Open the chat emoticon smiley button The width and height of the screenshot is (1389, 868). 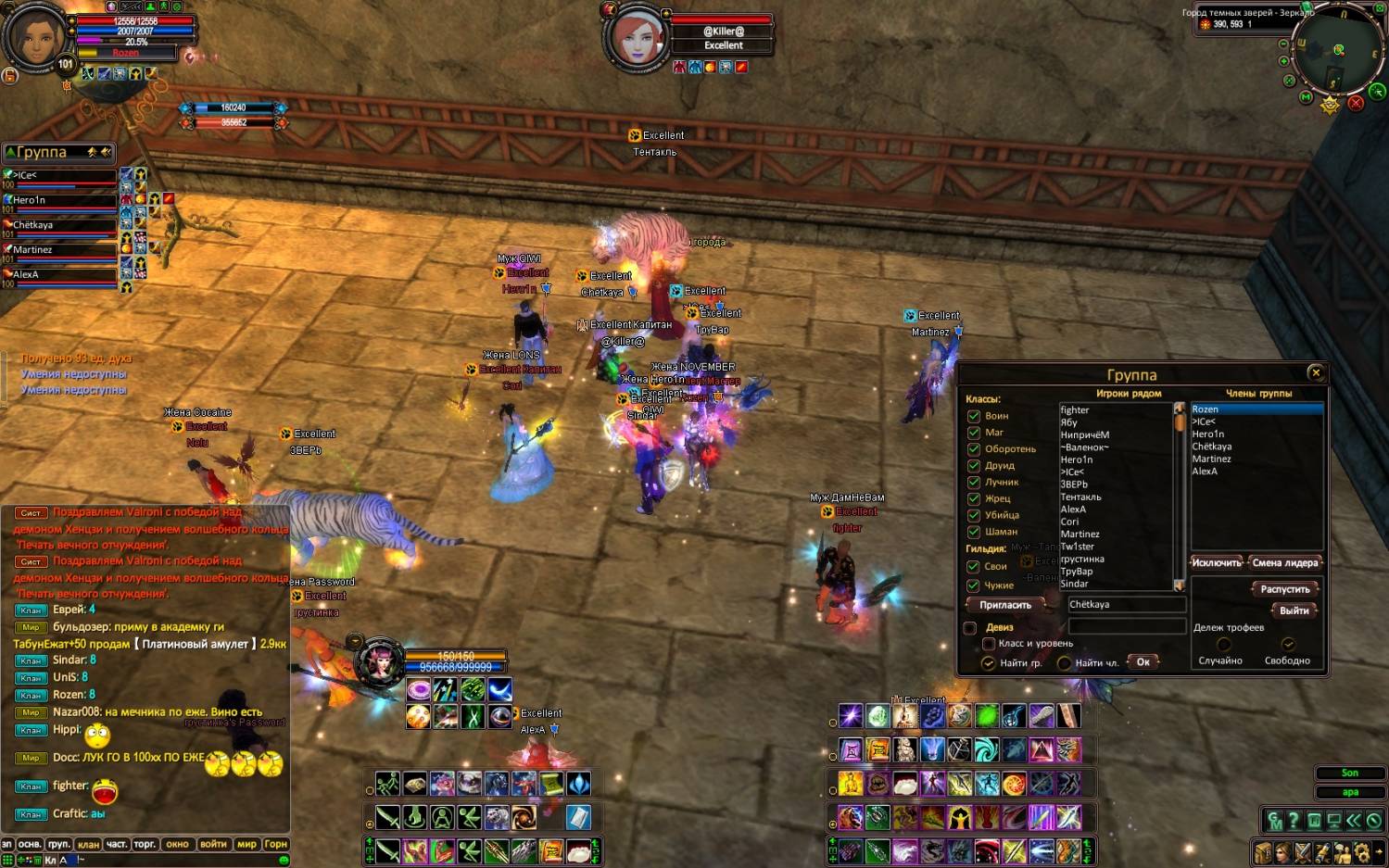point(284,860)
